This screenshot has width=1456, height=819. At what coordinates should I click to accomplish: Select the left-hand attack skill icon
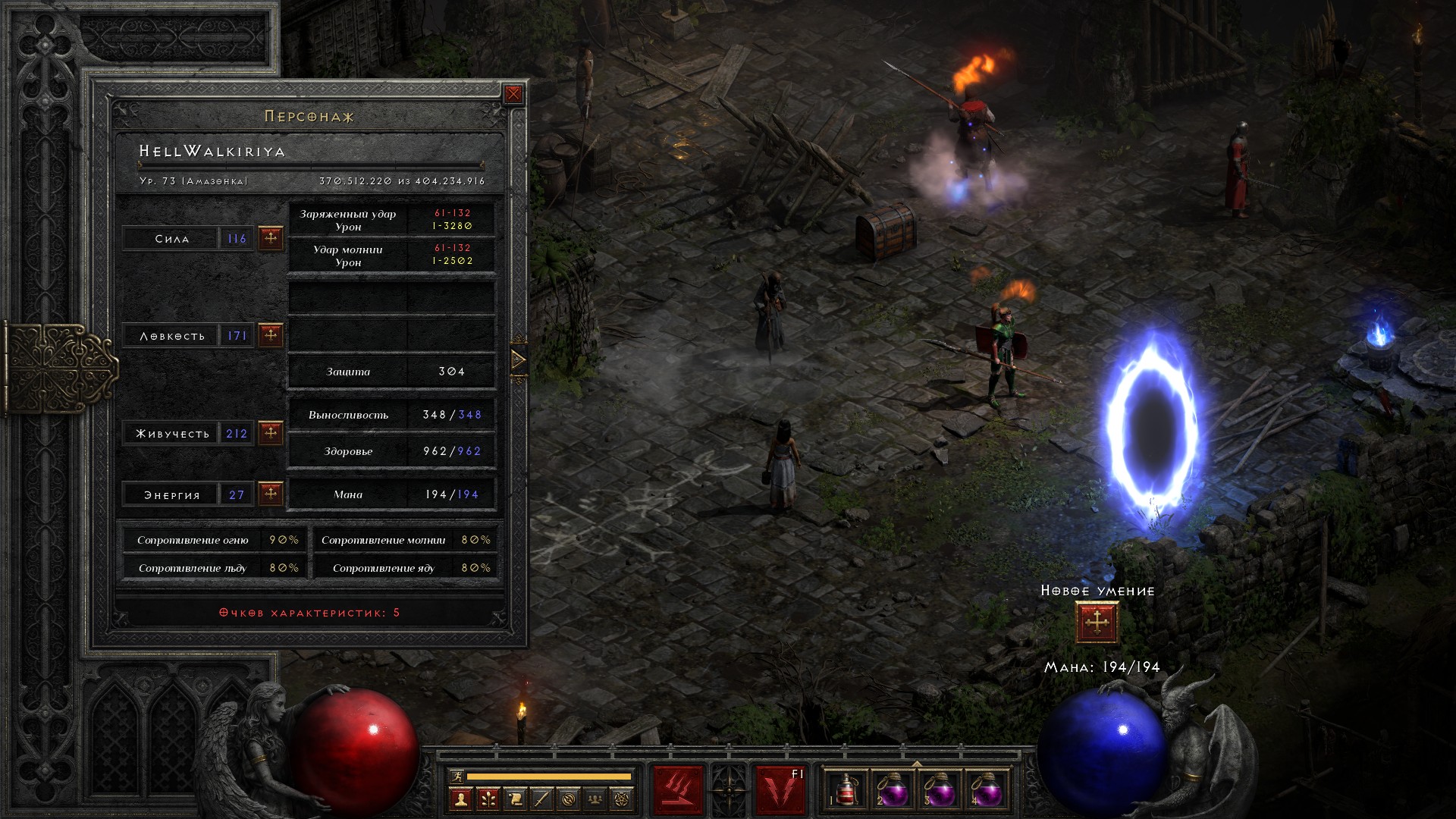pos(678,791)
